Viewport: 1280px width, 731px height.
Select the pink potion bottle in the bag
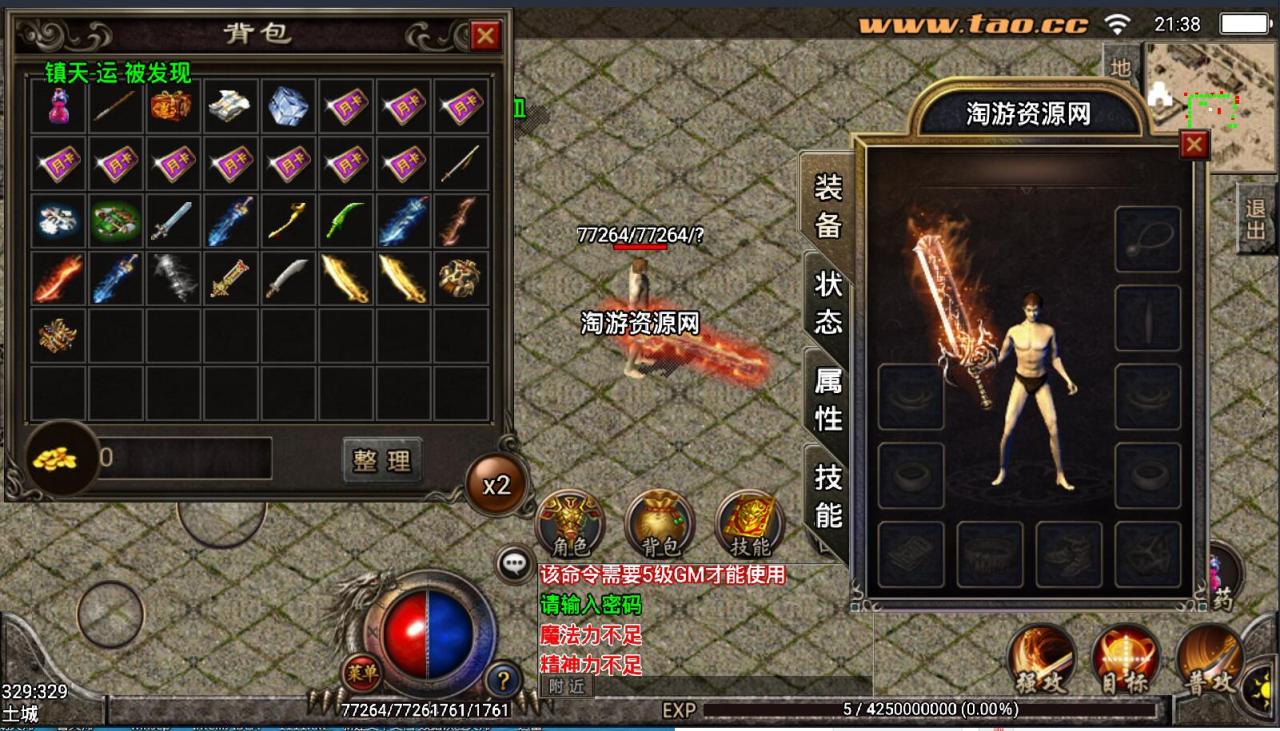(x=58, y=107)
